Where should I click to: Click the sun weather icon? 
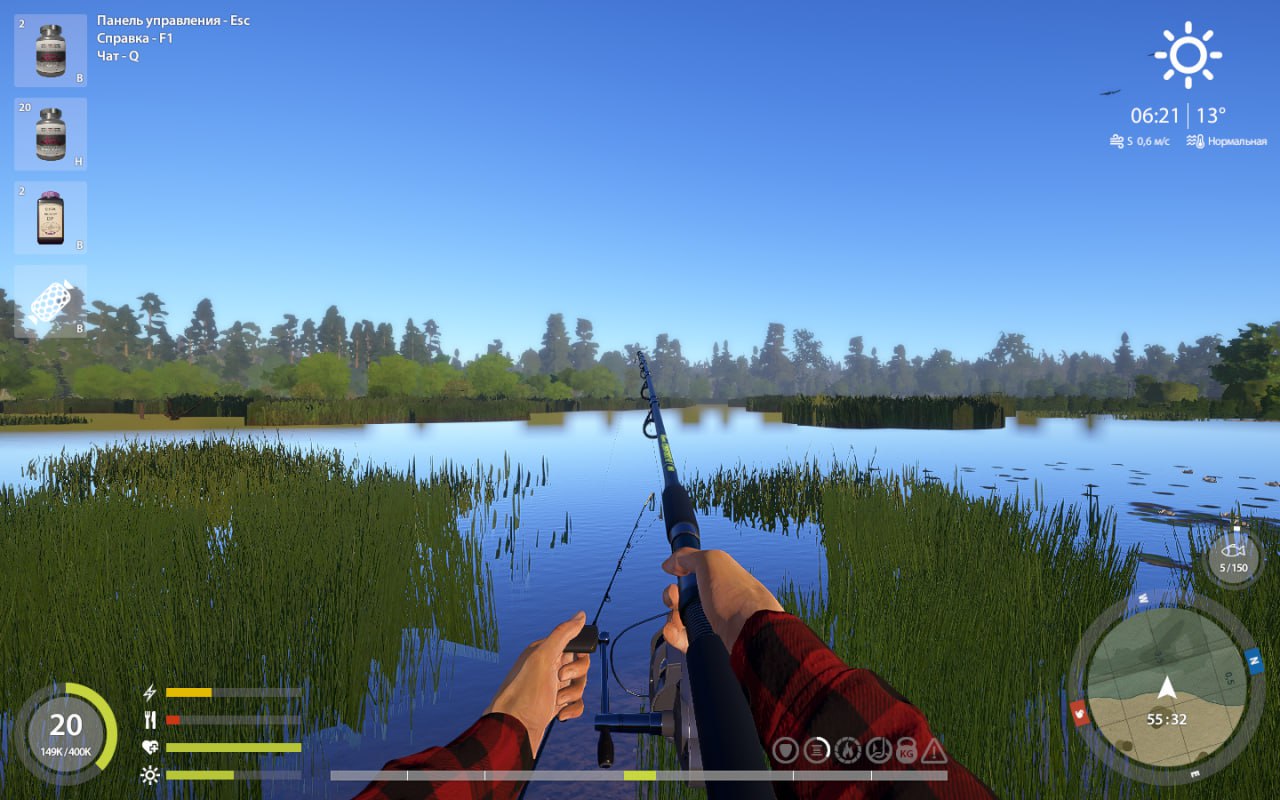click(x=1188, y=55)
